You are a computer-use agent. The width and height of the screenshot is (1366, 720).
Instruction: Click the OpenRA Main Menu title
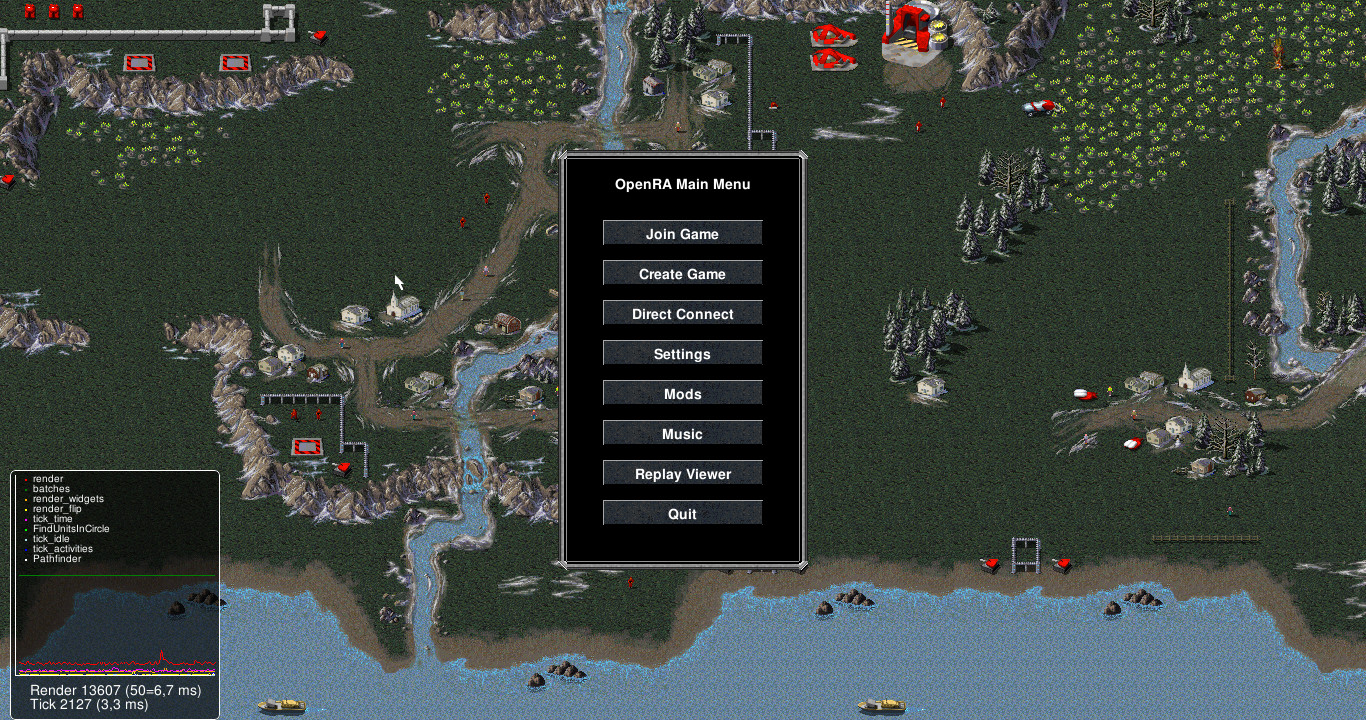click(683, 184)
